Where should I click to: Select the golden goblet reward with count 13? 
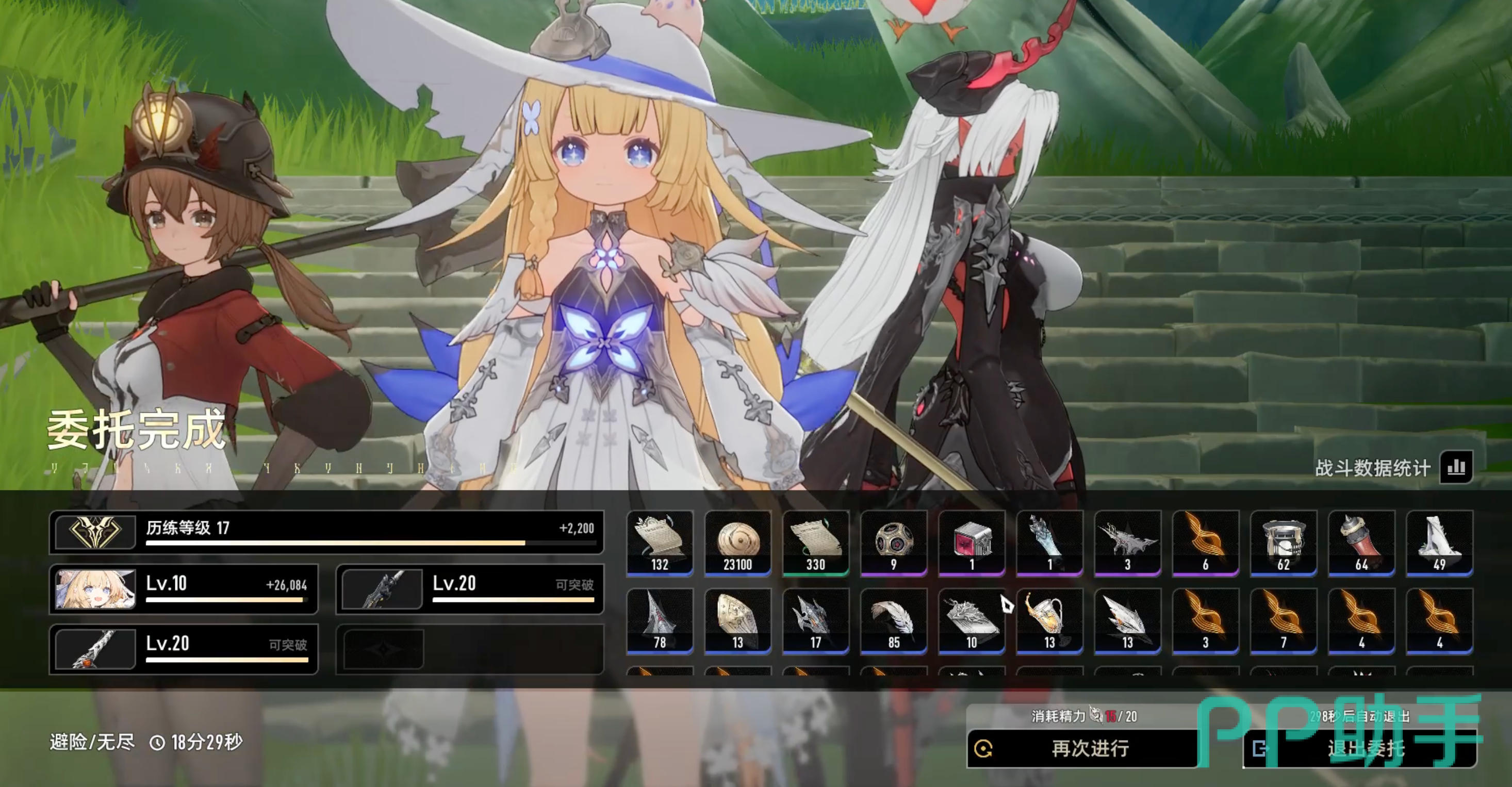pyautogui.click(x=1049, y=621)
